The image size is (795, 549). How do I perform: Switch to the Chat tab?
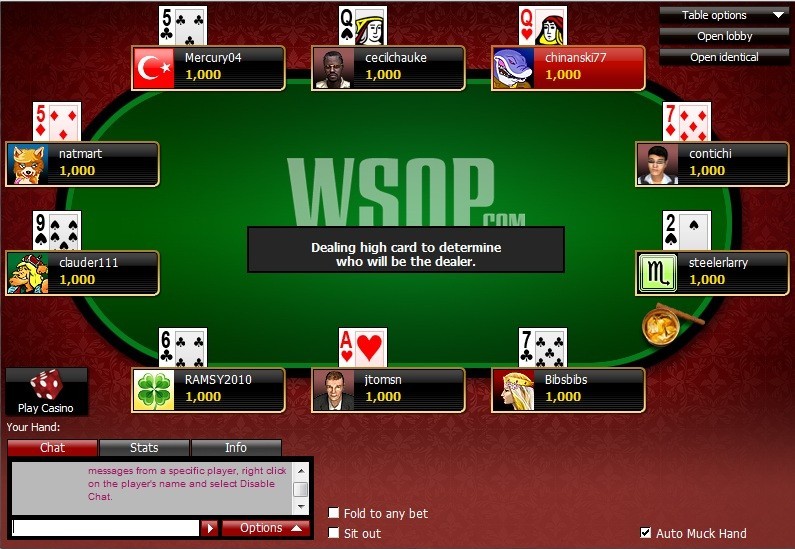tap(52, 448)
